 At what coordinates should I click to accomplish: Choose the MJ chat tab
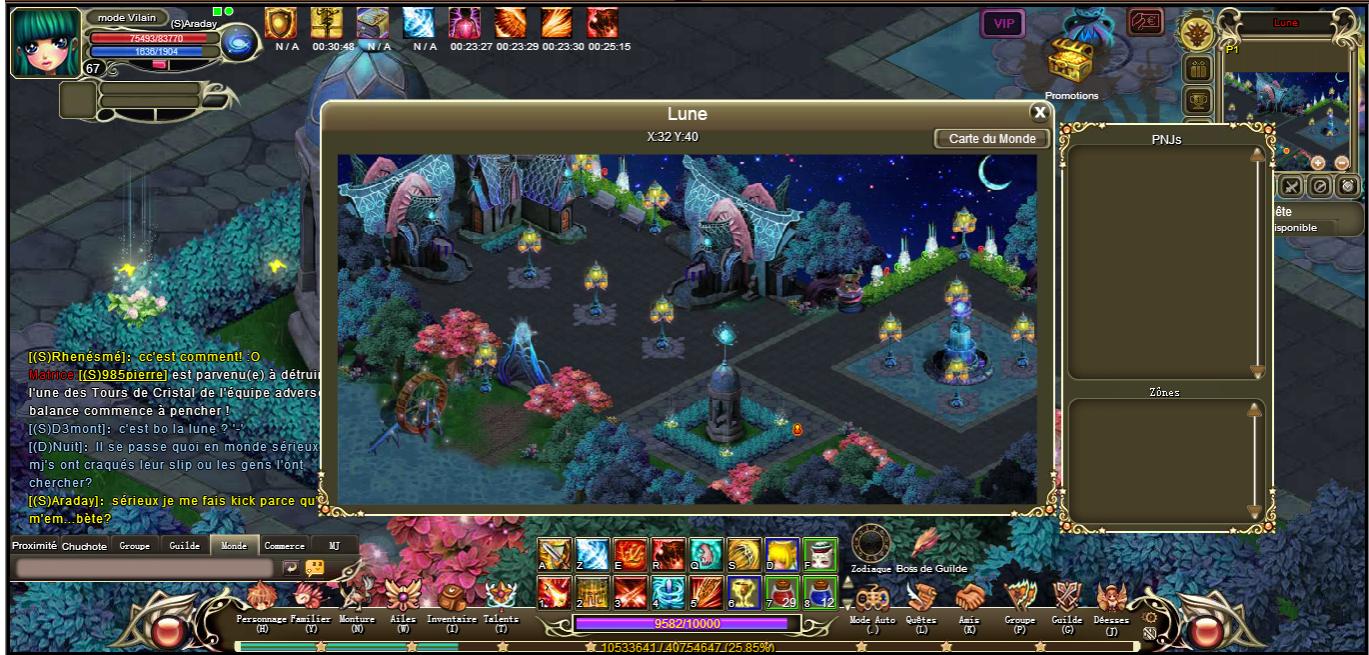(x=334, y=546)
